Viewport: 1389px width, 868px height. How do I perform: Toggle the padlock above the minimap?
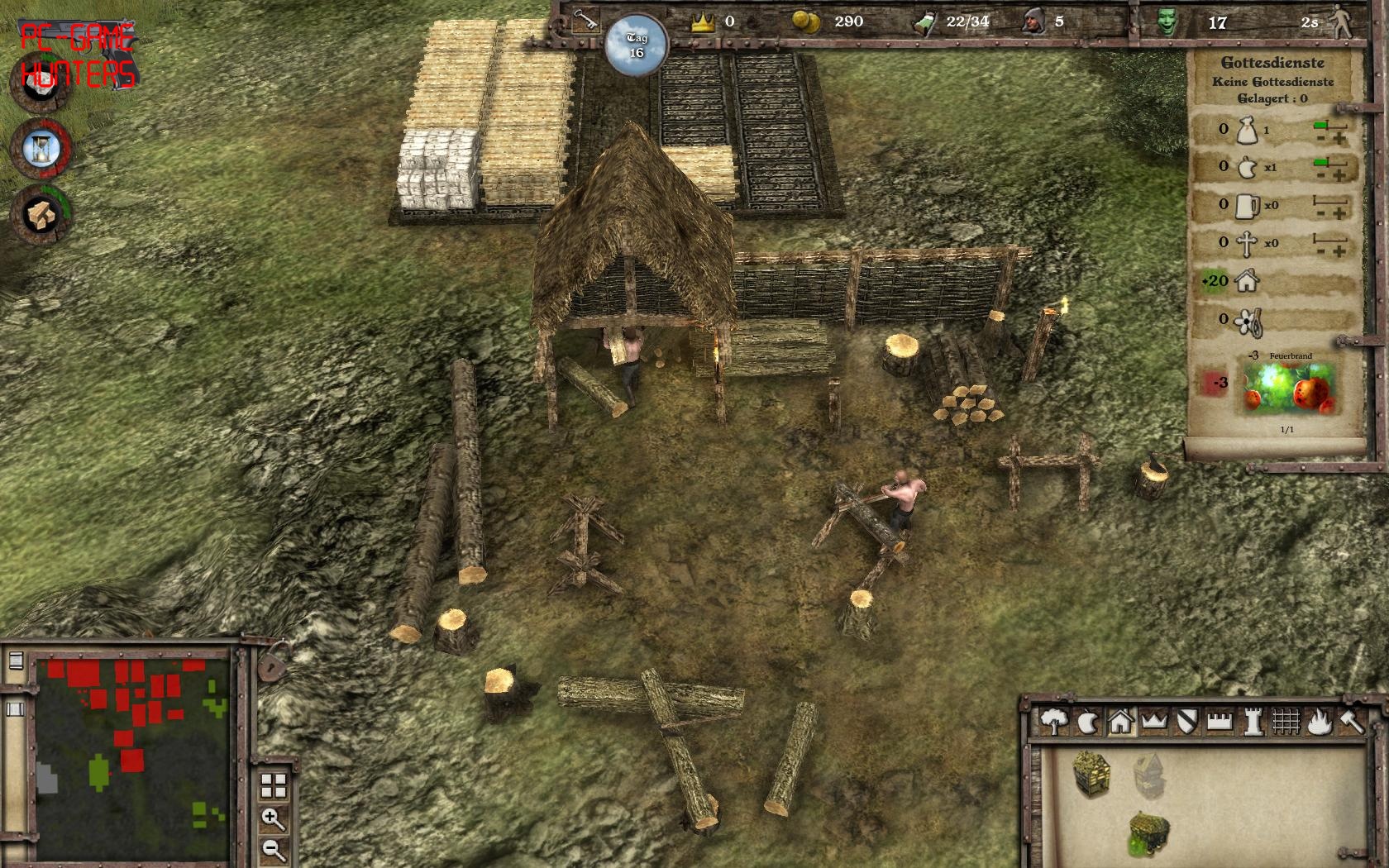(x=270, y=662)
